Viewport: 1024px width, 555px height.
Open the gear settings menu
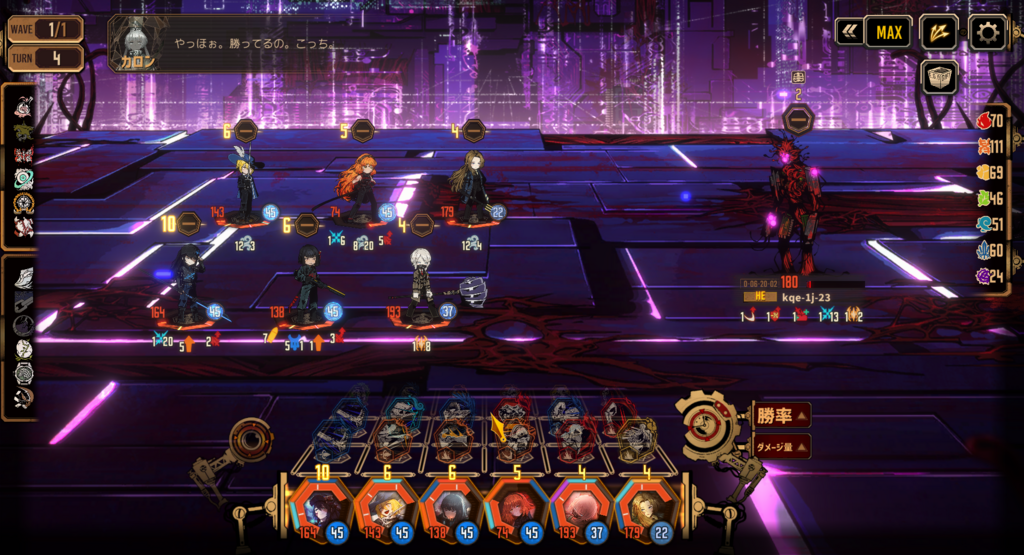click(x=988, y=33)
